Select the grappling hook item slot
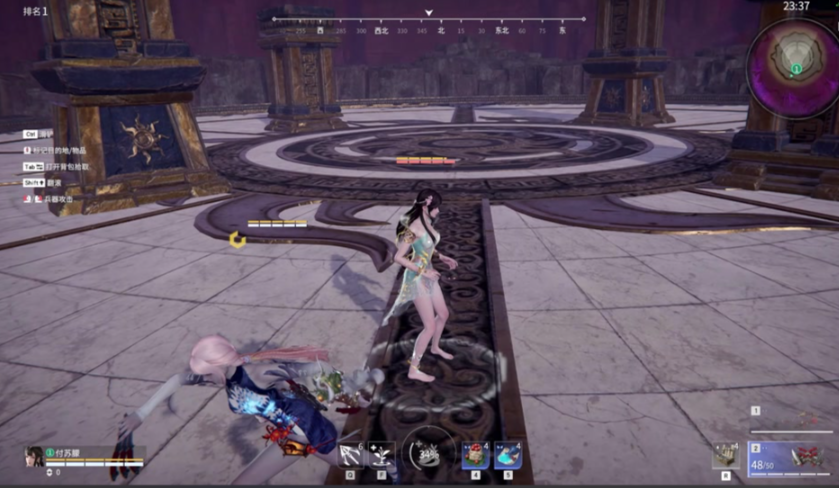 tap(351, 455)
